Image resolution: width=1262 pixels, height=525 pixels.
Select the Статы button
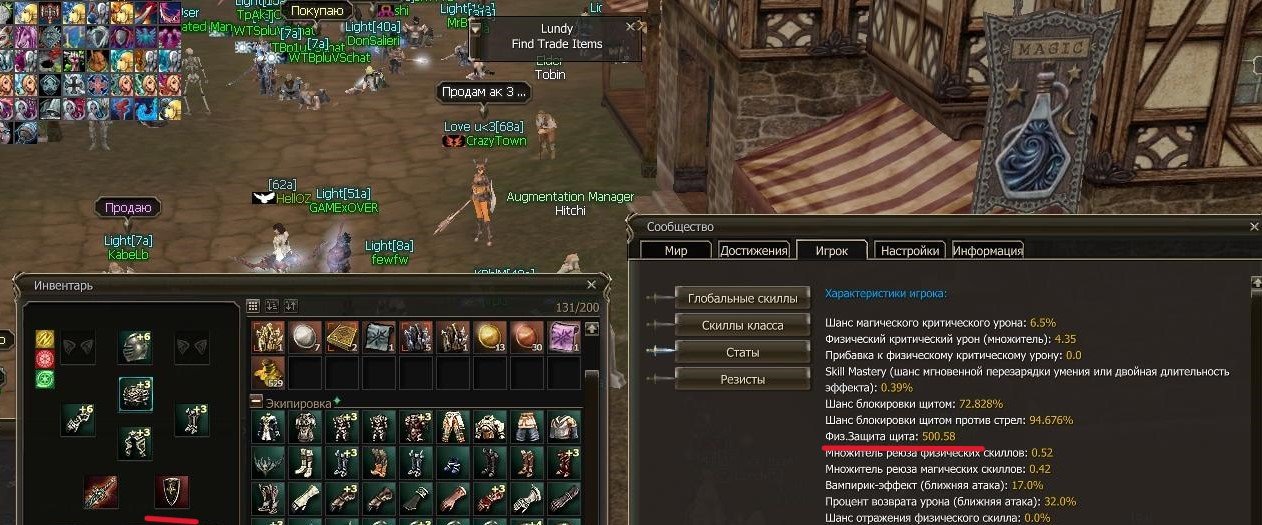742,352
